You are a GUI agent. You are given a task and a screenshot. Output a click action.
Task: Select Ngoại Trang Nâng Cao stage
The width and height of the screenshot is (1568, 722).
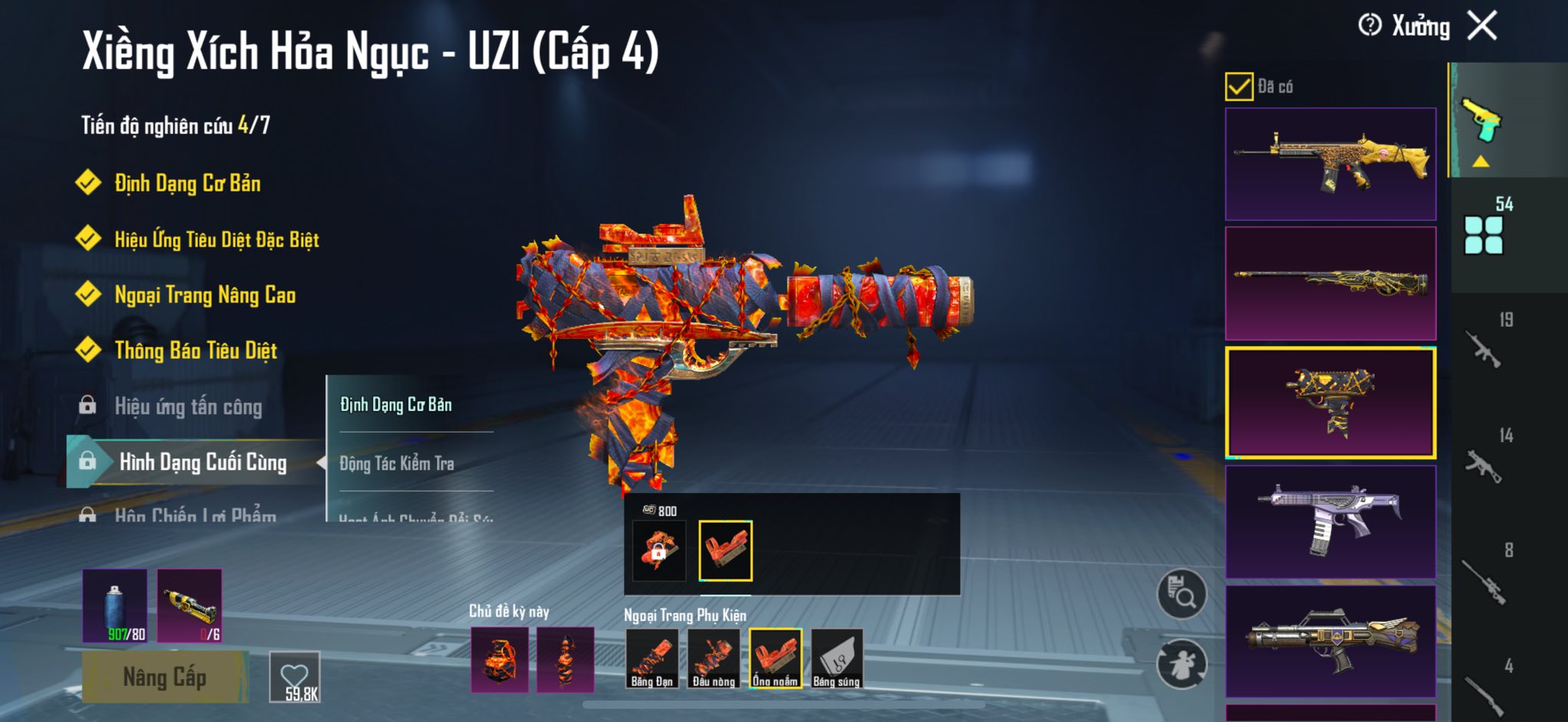click(x=204, y=295)
